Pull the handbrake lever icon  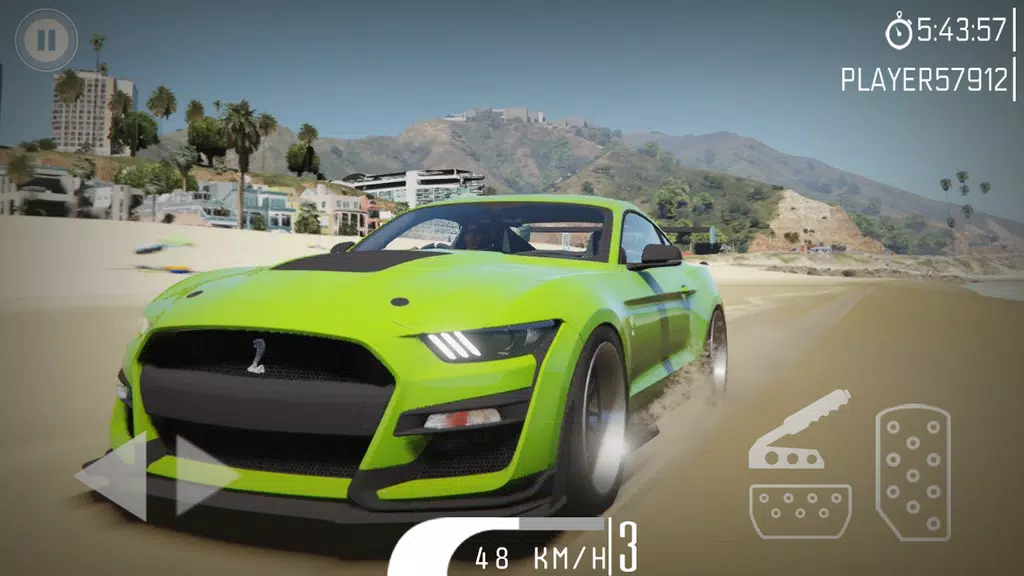point(798,432)
